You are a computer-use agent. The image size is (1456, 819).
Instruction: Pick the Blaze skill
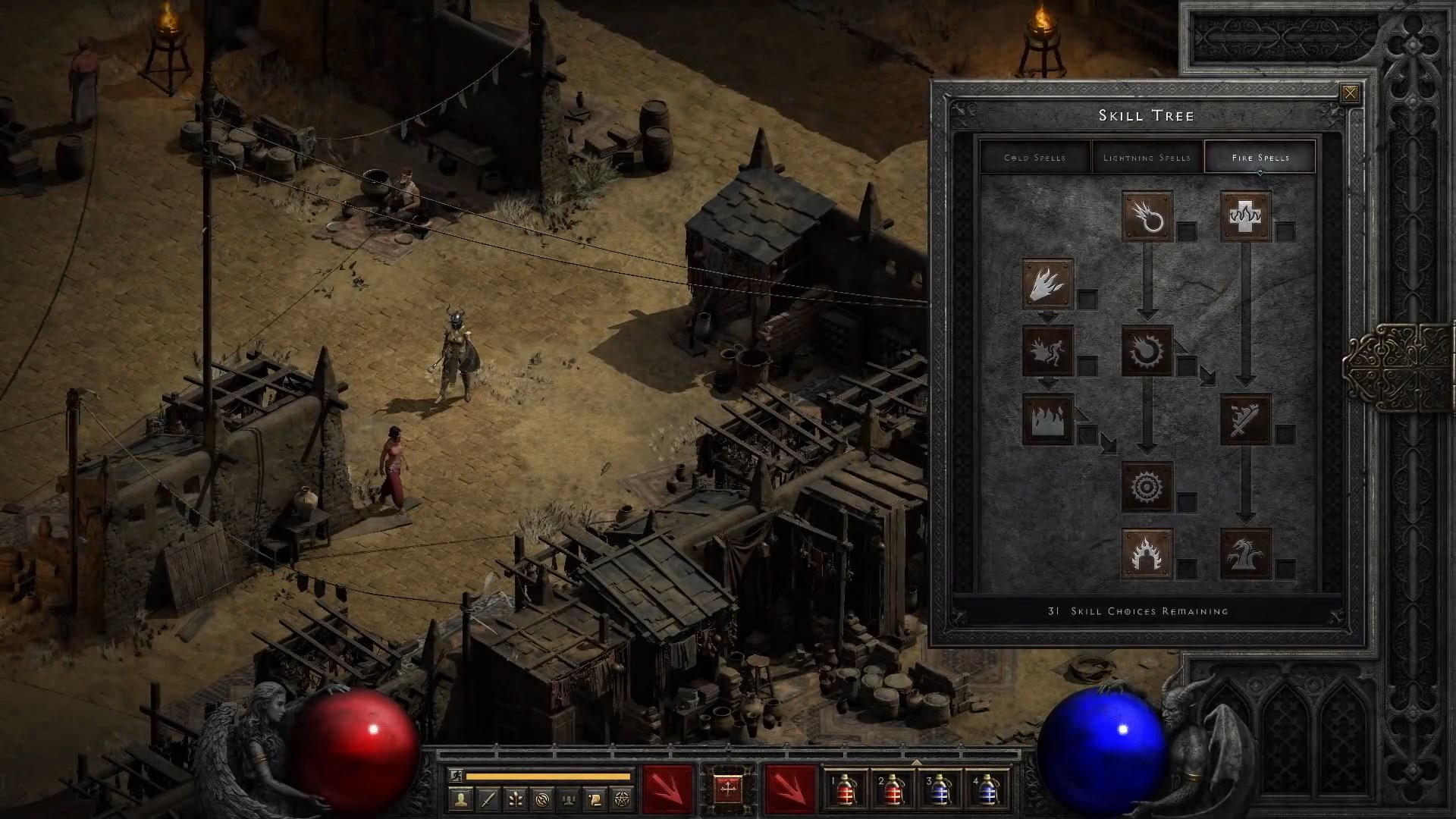(1046, 350)
